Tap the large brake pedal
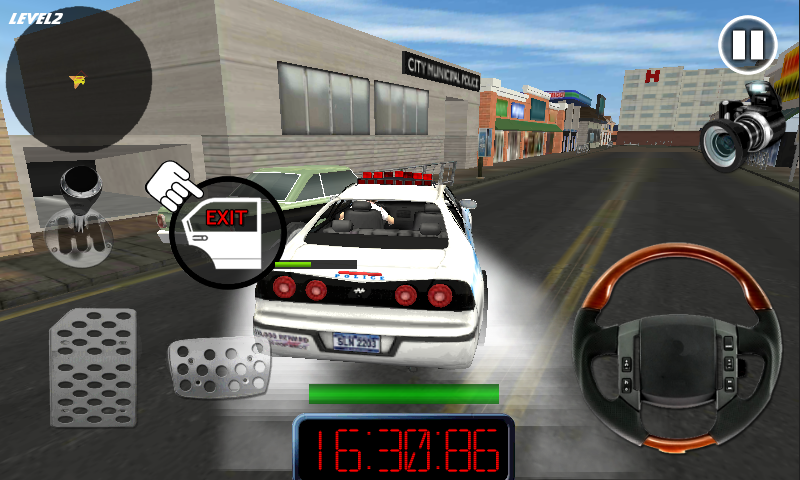The width and height of the screenshot is (800, 480). (x=93, y=366)
